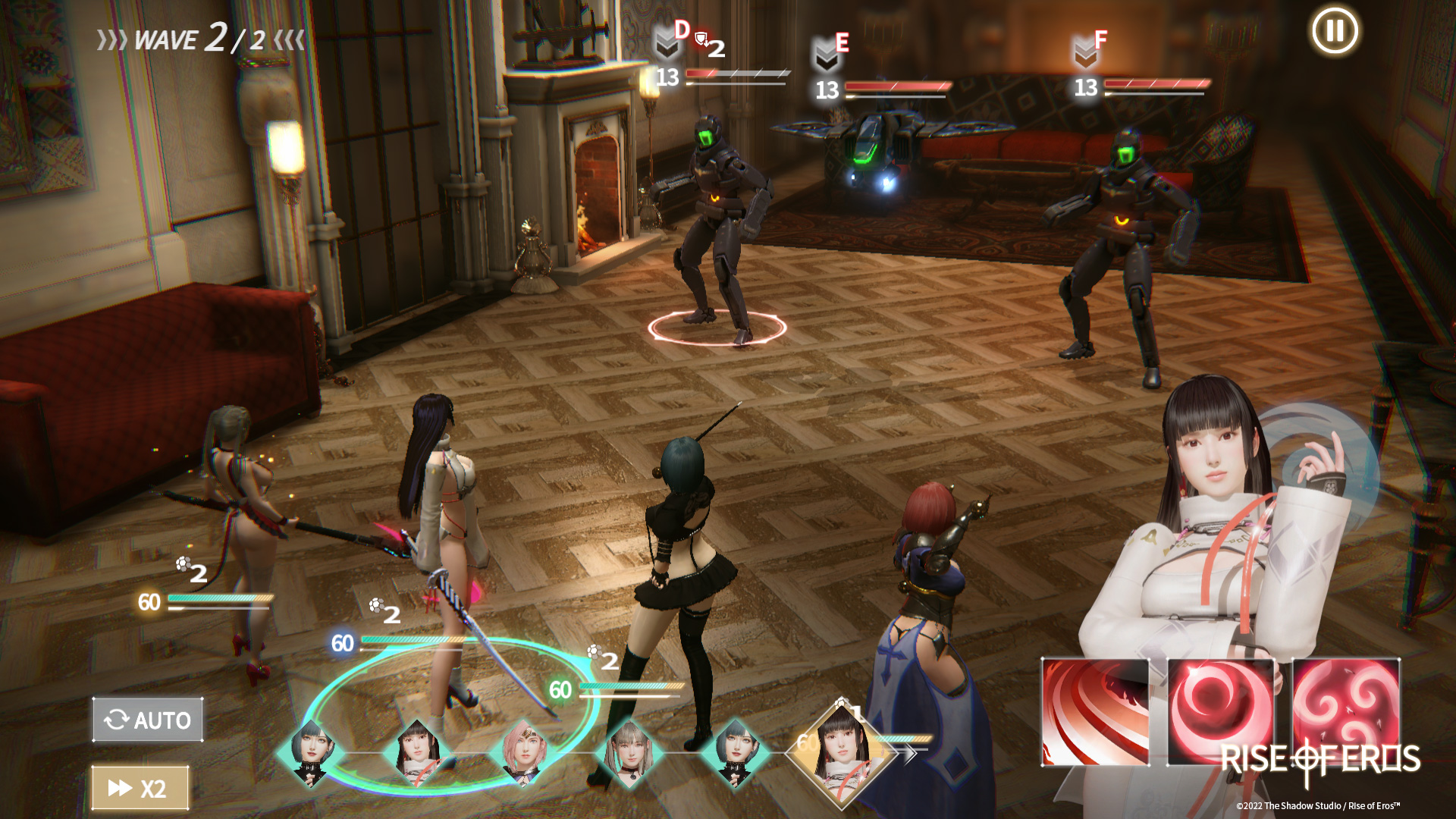Viewport: 1456px width, 819px height.
Task: Click the shield-break icon above enemy D
Action: pos(701,36)
